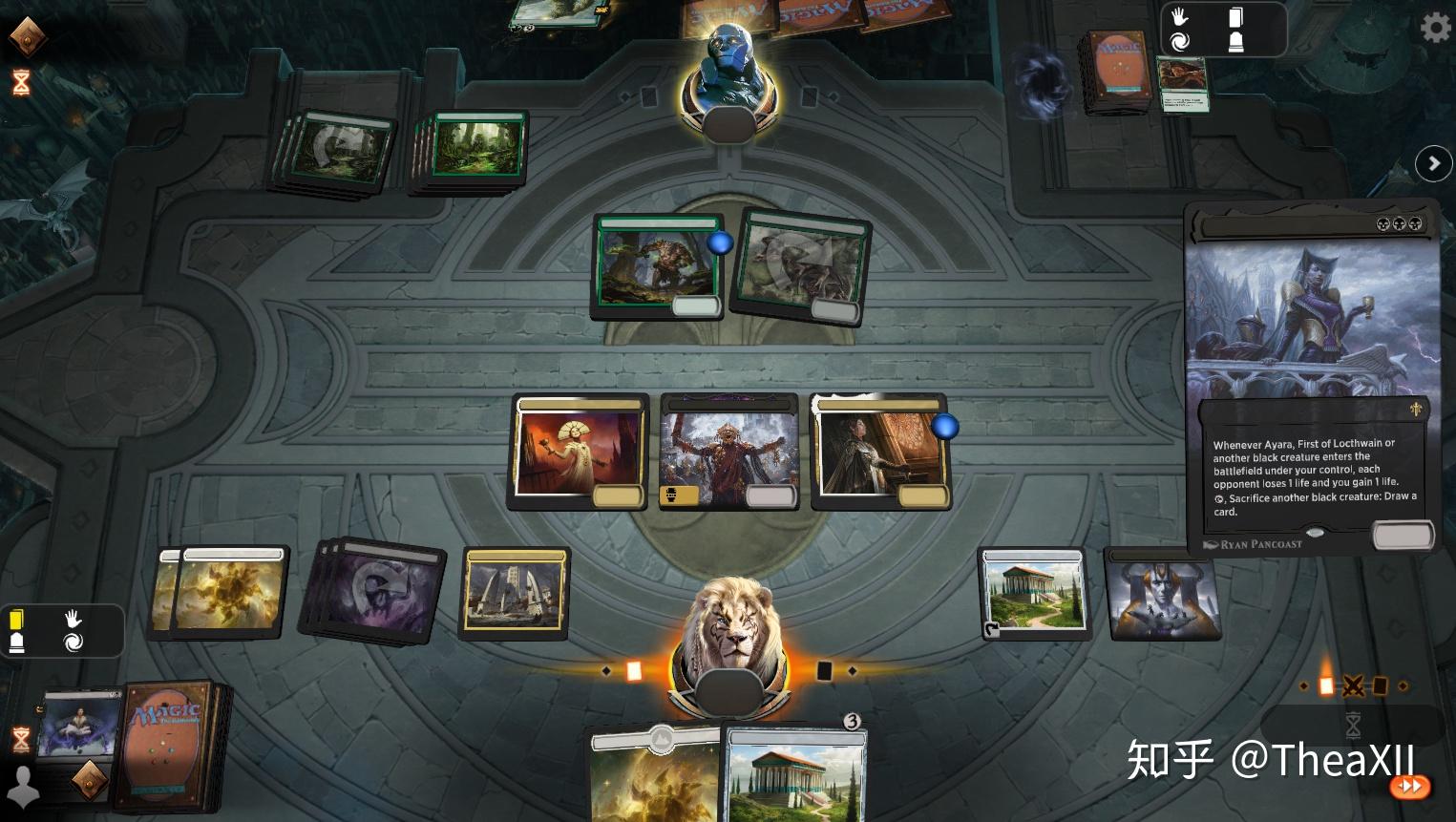1456x822 pixels.
Task: Toggle a stop on the combat crossed-swords phase marker
Action: tap(1354, 685)
